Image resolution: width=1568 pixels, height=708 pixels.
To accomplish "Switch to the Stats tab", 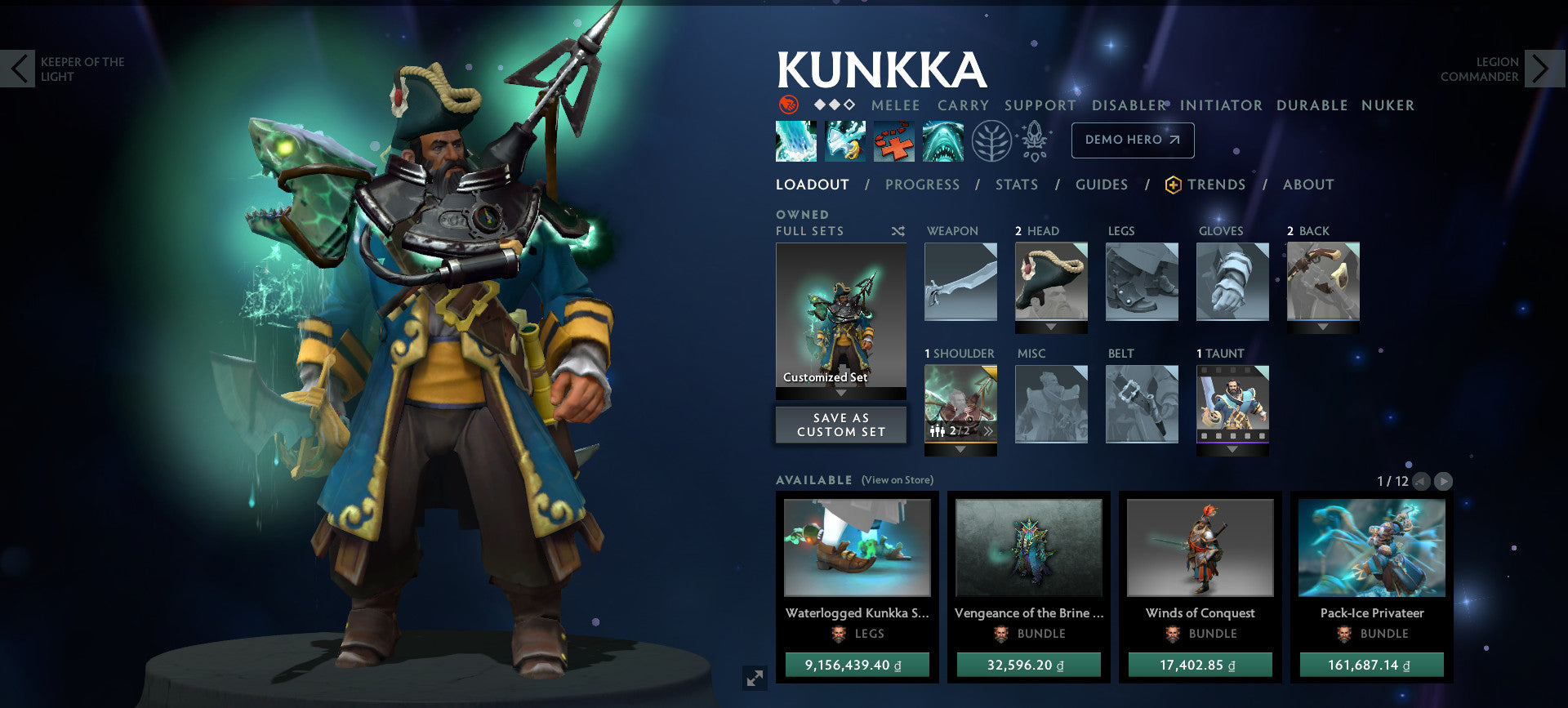I will pyautogui.click(x=1016, y=185).
